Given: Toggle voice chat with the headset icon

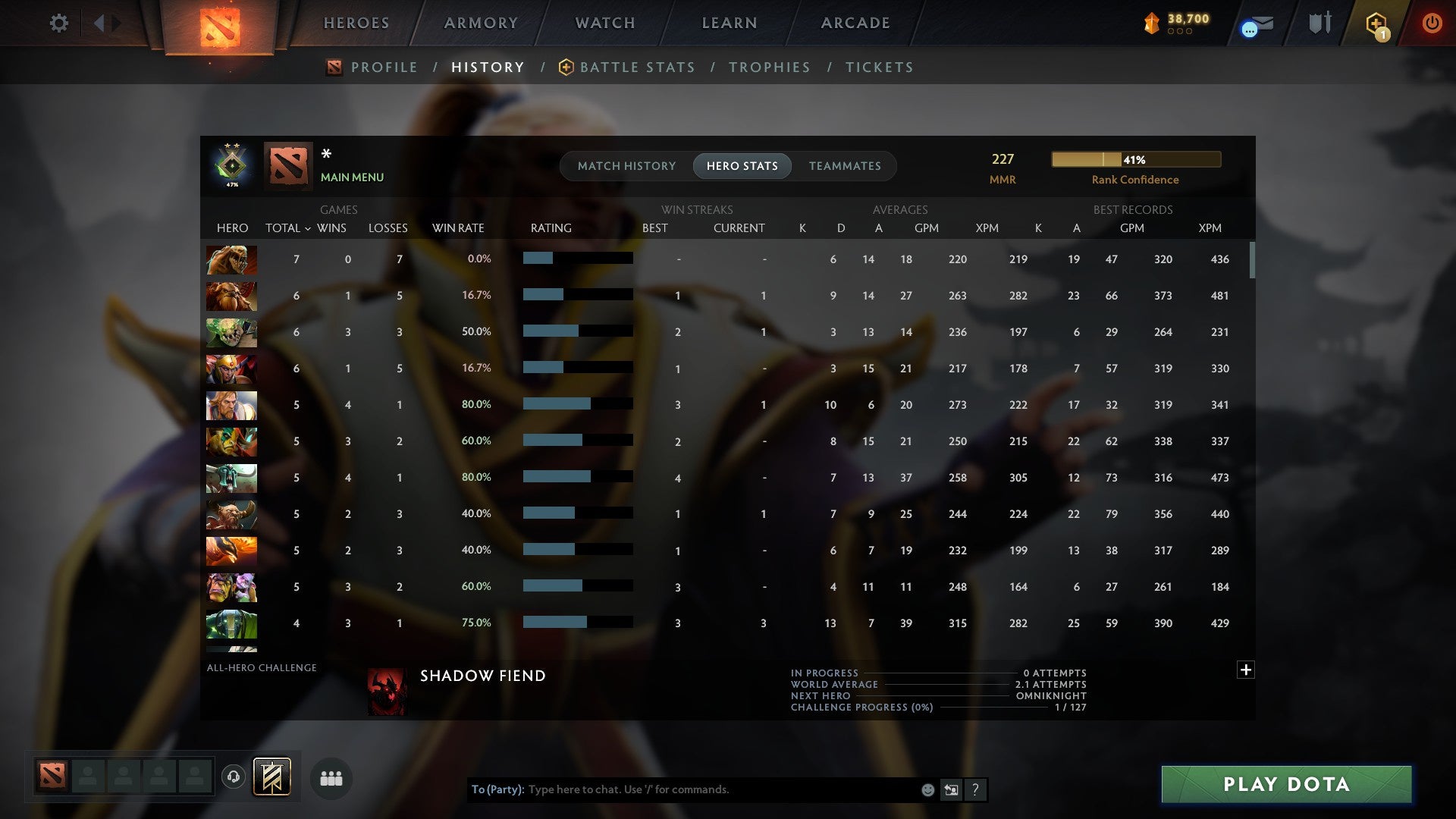Looking at the screenshot, I should tap(234, 778).
